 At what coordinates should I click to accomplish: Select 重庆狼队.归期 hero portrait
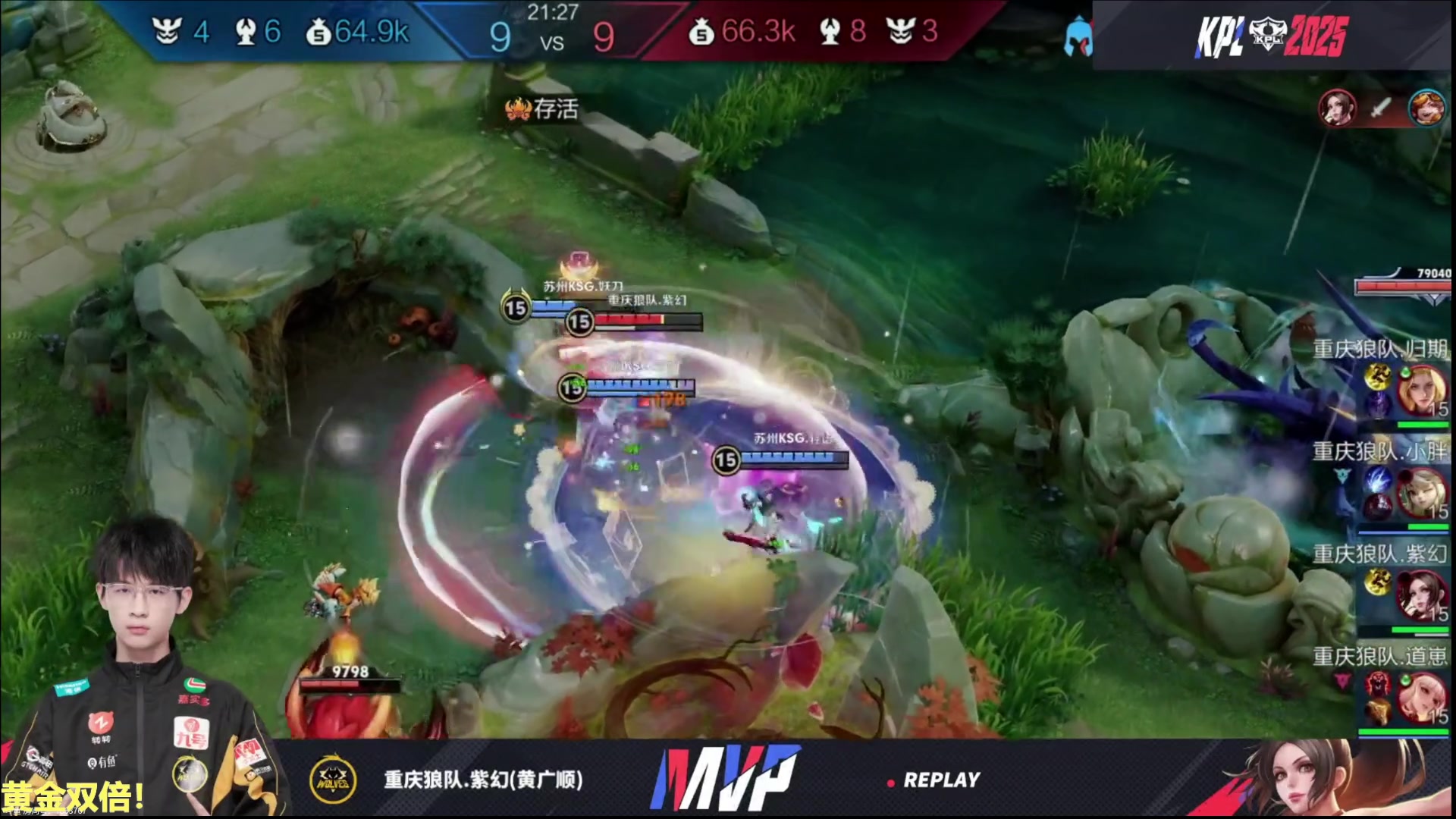click(x=1420, y=389)
